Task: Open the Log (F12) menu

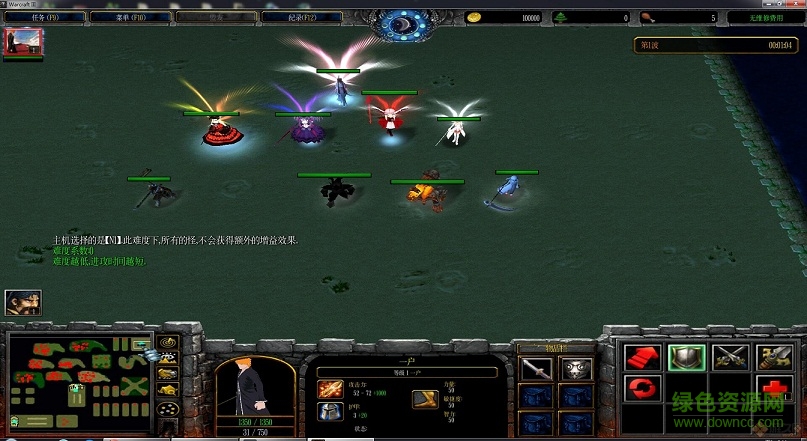Action: coord(303,17)
